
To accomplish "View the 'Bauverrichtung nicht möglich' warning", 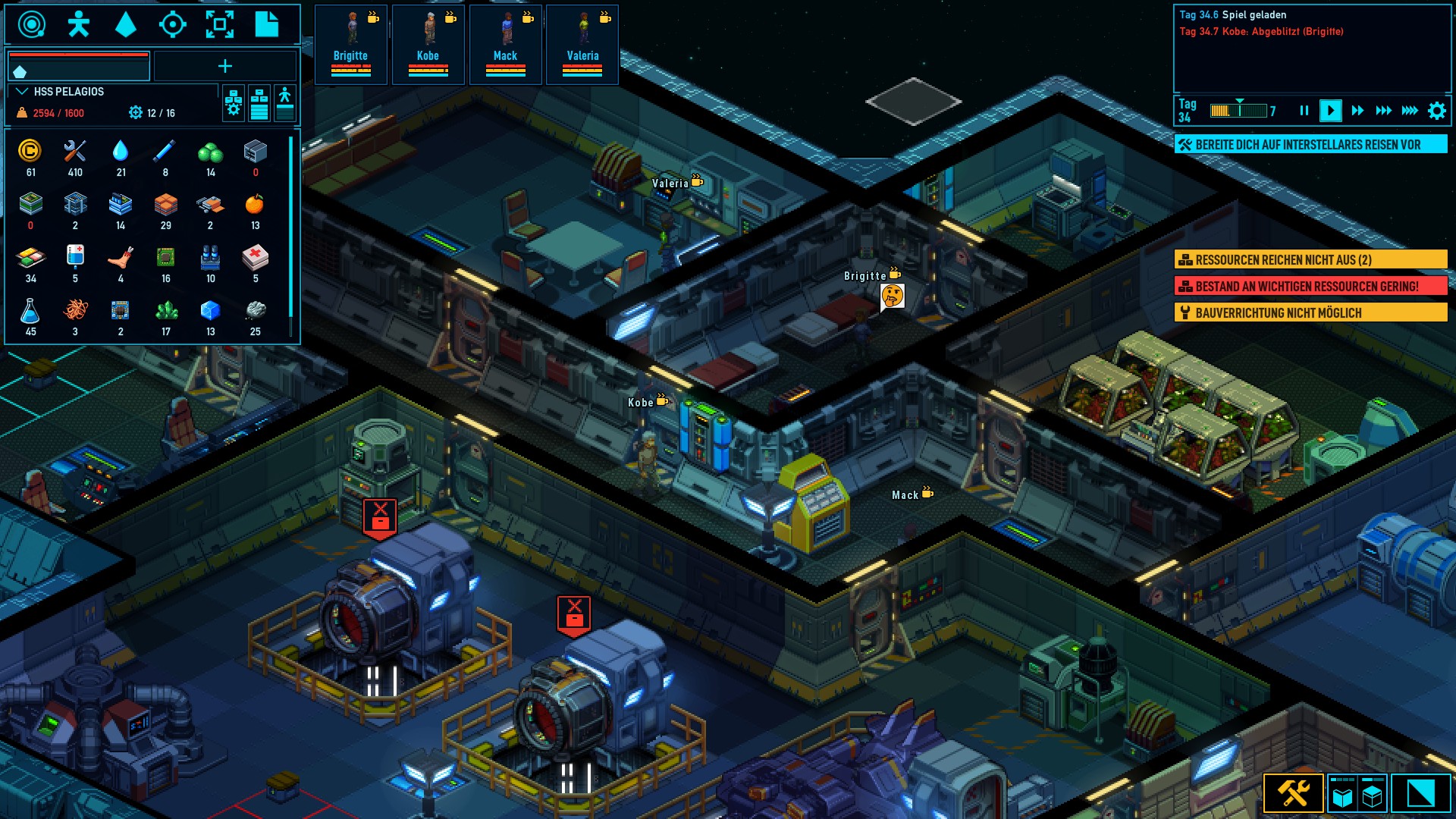I will point(1310,313).
